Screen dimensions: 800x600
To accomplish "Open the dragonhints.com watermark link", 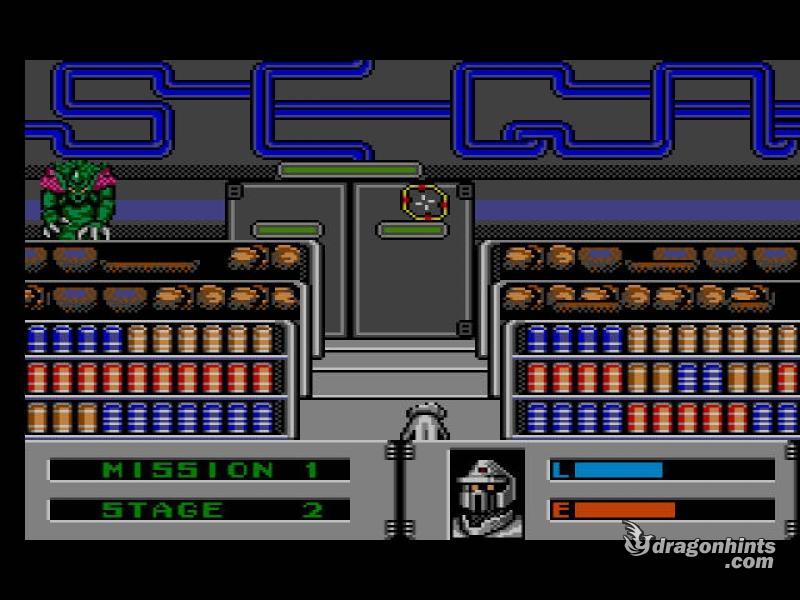I will pyautogui.click(x=700, y=546).
